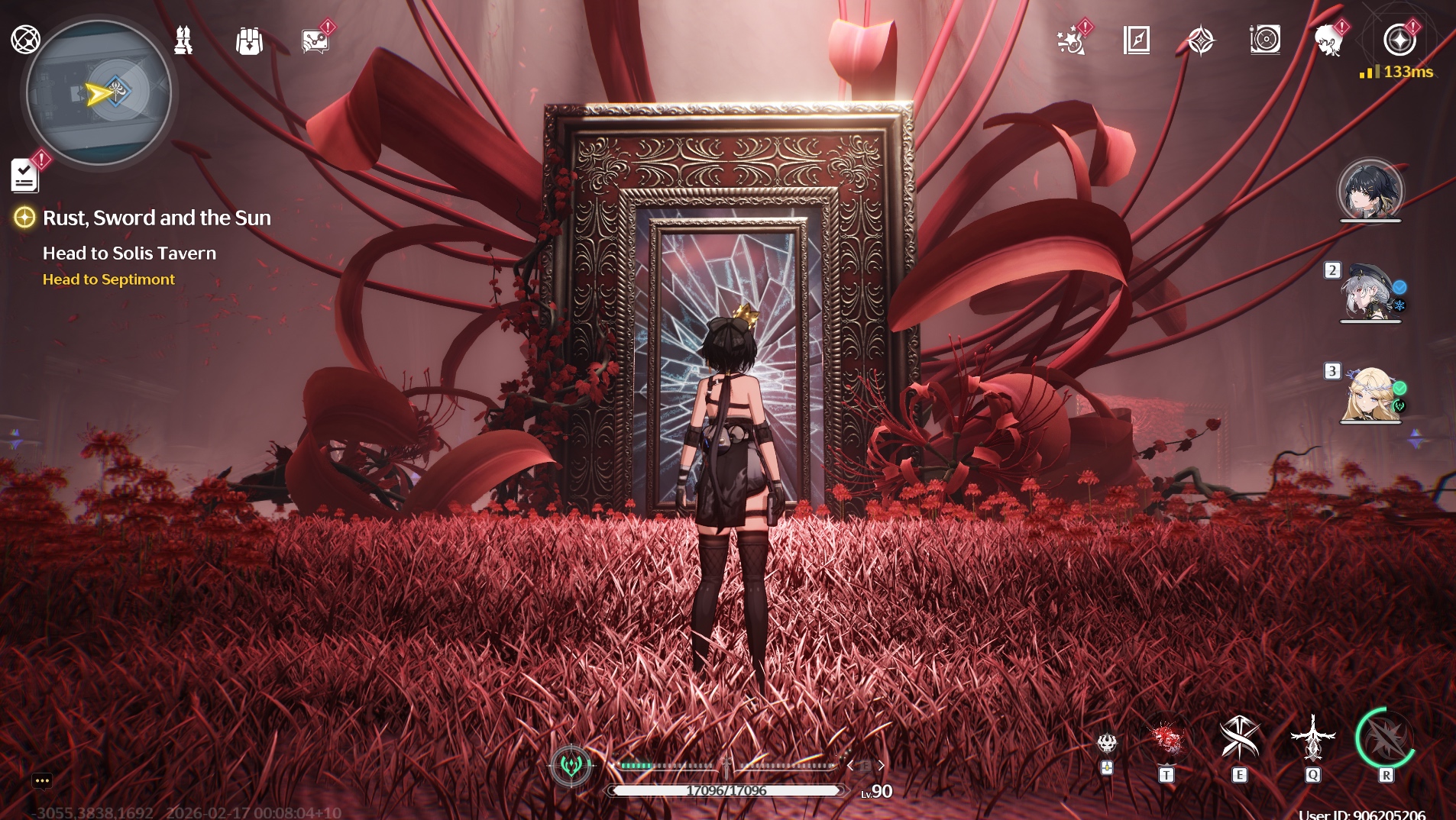
Task: Select the Rust, Sword and the Sun quest tracker
Action: coord(157,218)
